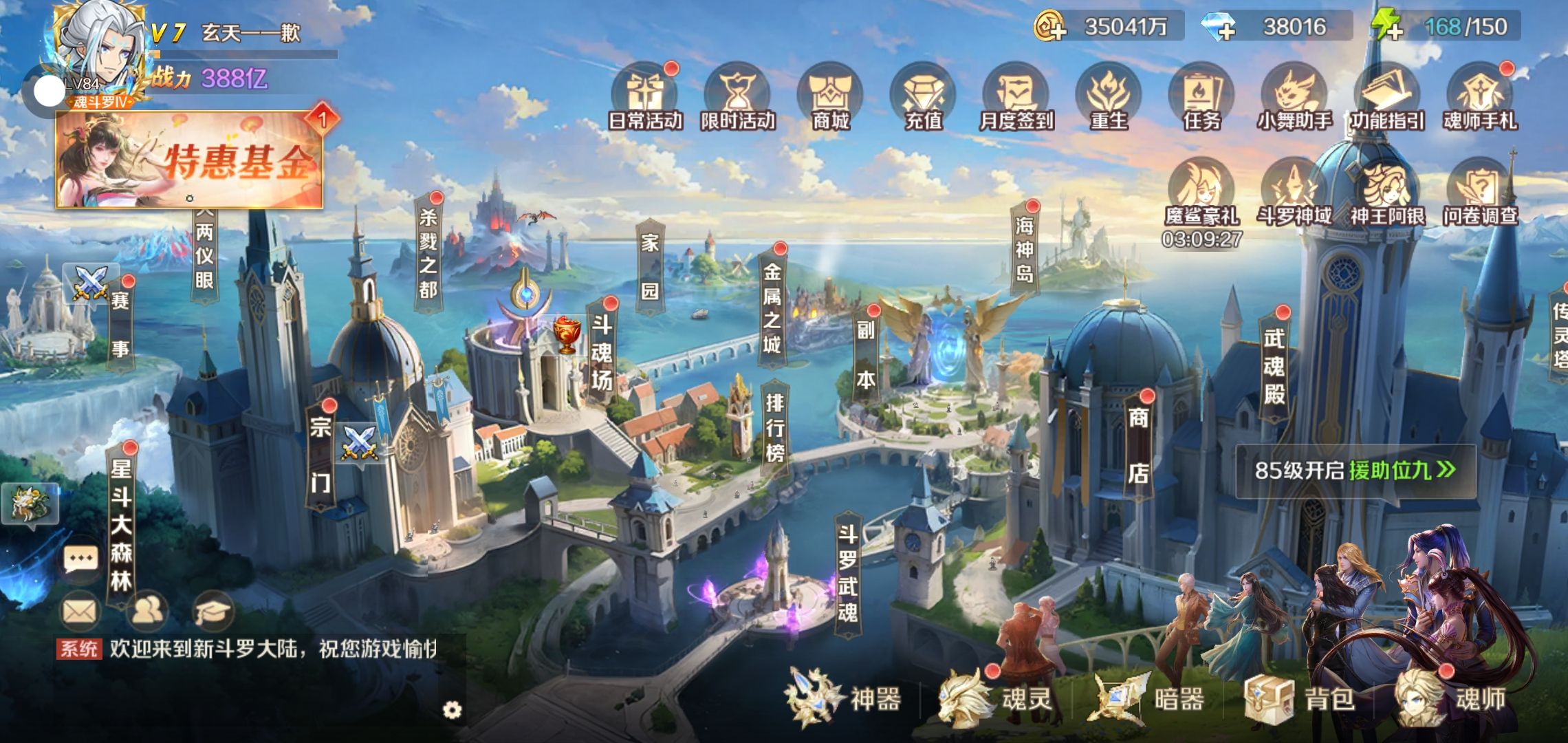Open the 任务 quests panel

pyautogui.click(x=1201, y=98)
